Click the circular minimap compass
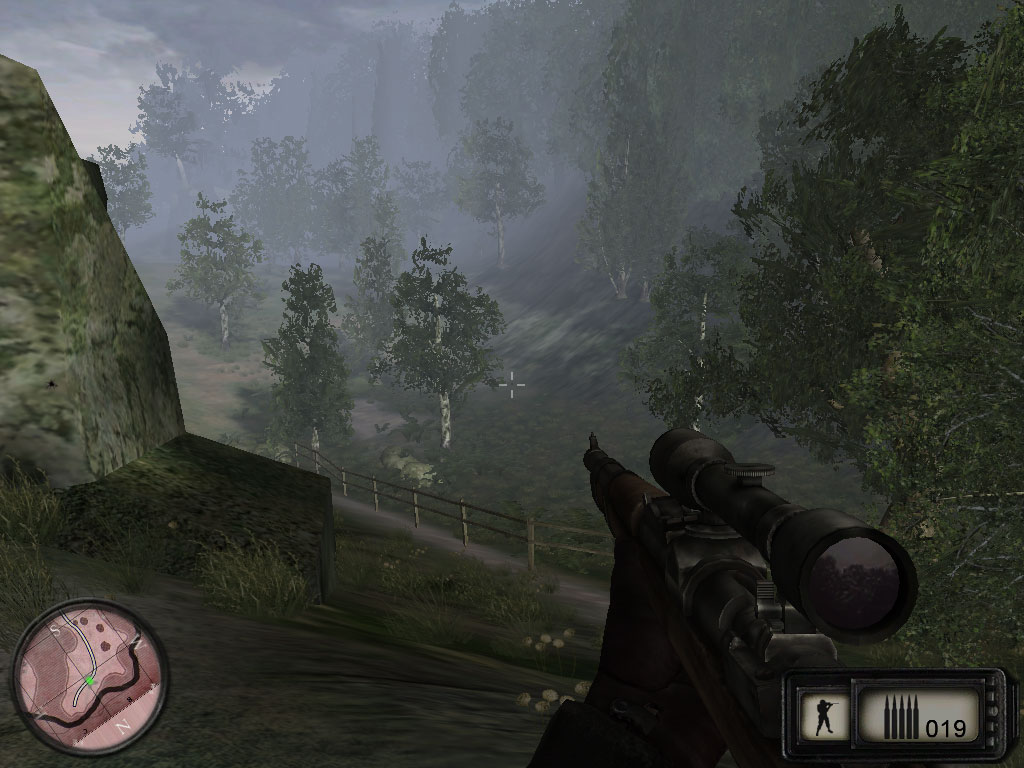The image size is (1024, 768). point(89,677)
